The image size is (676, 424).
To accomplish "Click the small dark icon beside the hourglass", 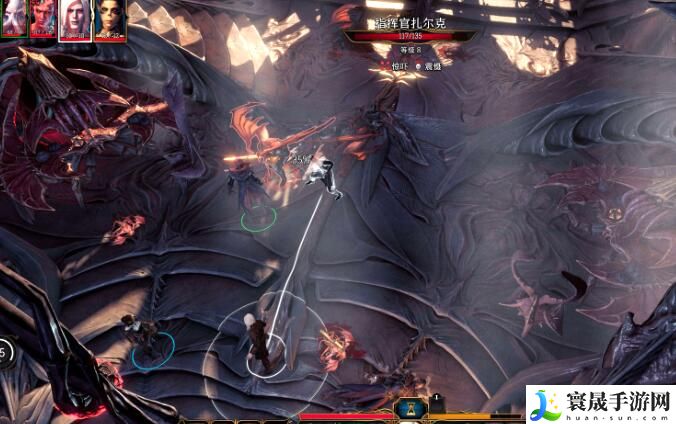I will pos(437,402).
